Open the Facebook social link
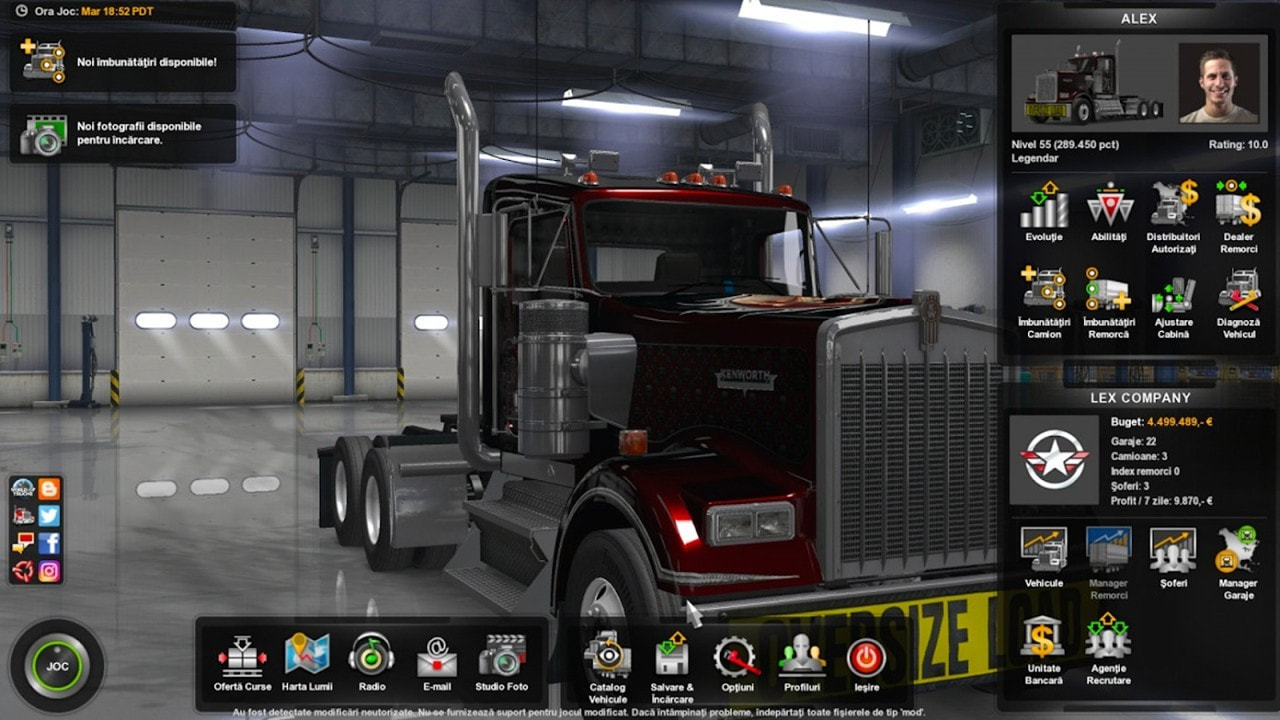Screen dimensions: 1280x720 [x=49, y=543]
